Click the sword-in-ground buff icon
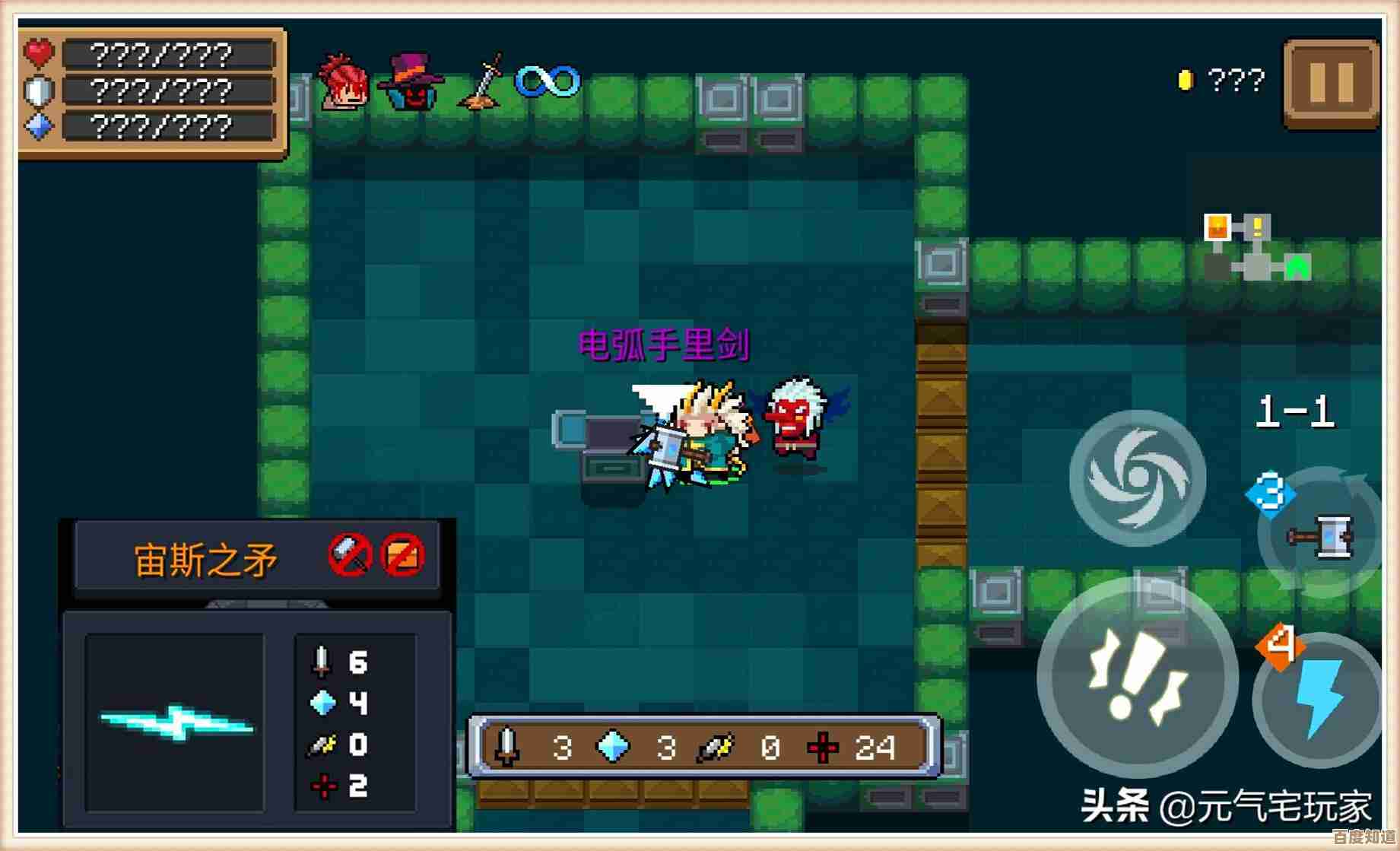The image size is (1400, 851). click(482, 81)
